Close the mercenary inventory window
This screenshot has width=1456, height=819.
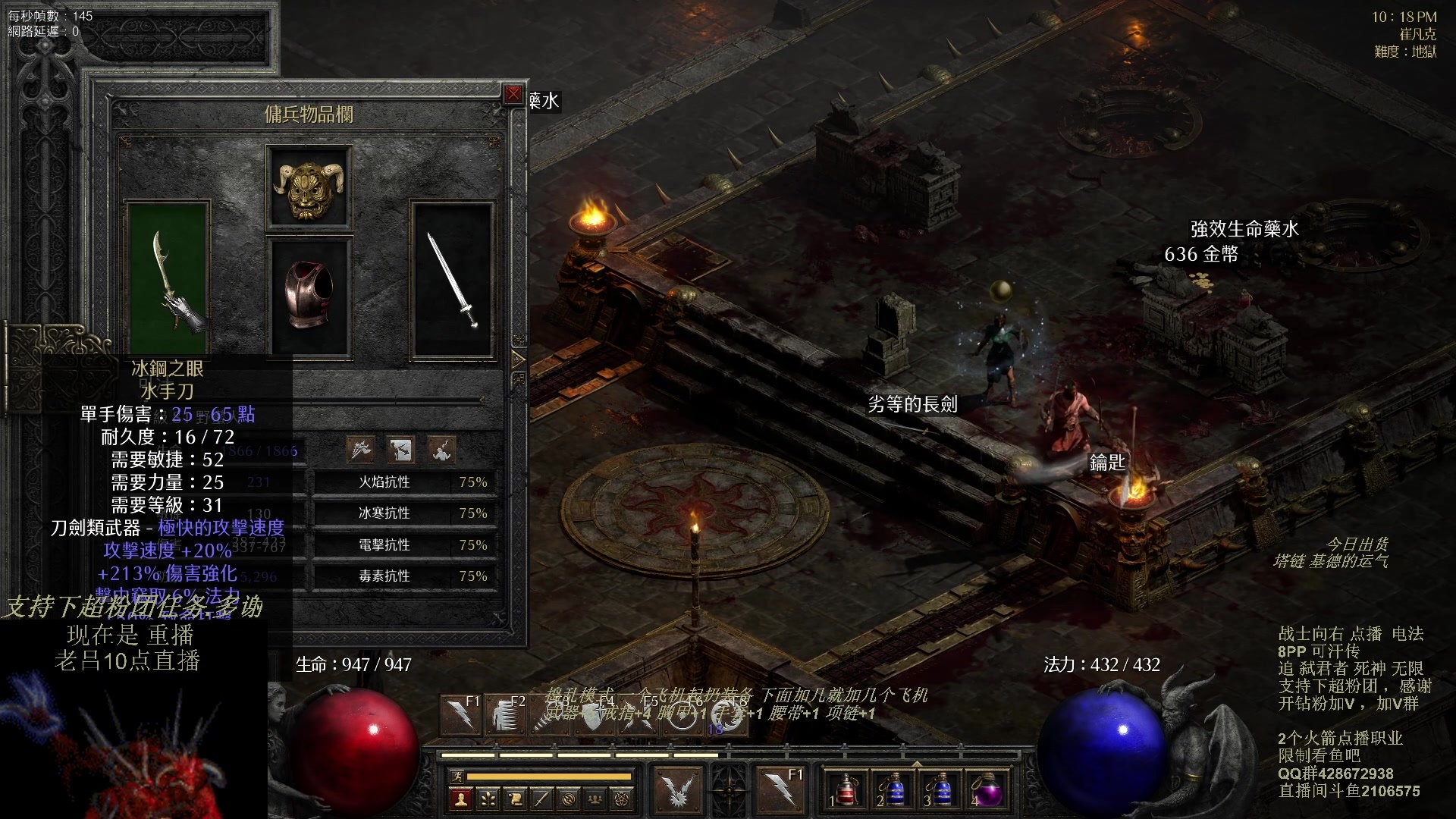(x=513, y=94)
